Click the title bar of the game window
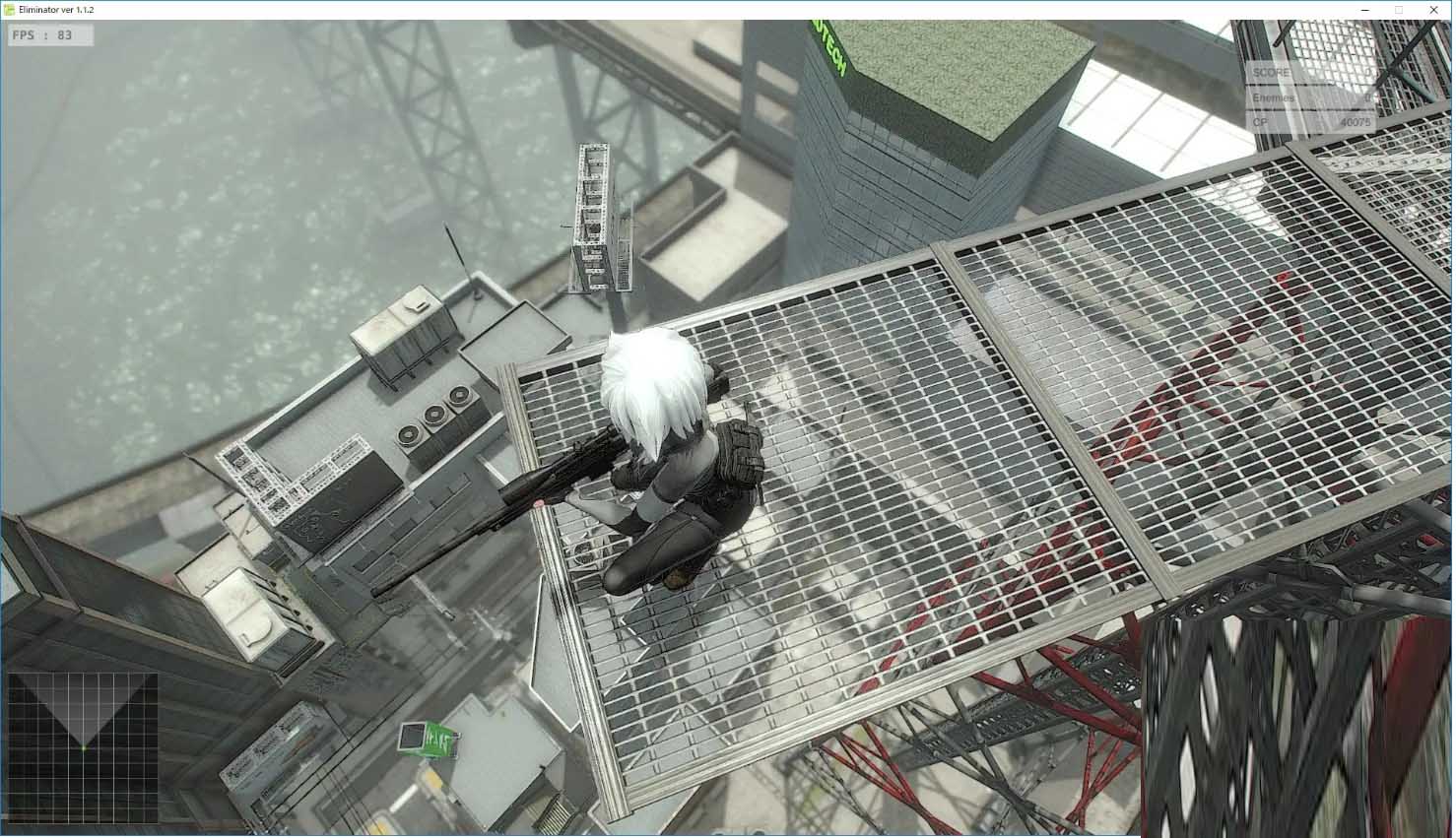The width and height of the screenshot is (1456, 838). [690, 10]
